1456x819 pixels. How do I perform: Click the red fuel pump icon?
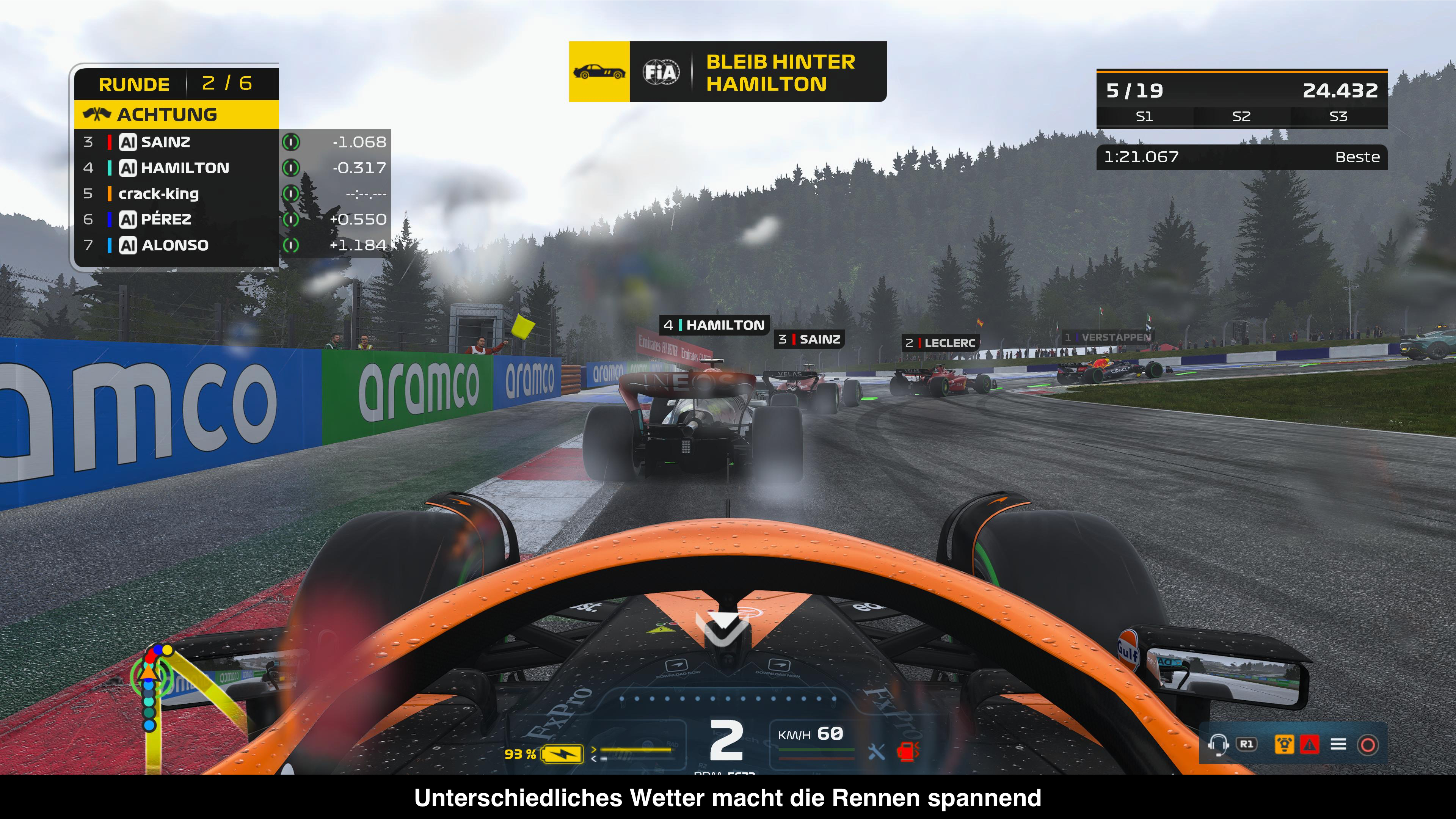pos(907,751)
